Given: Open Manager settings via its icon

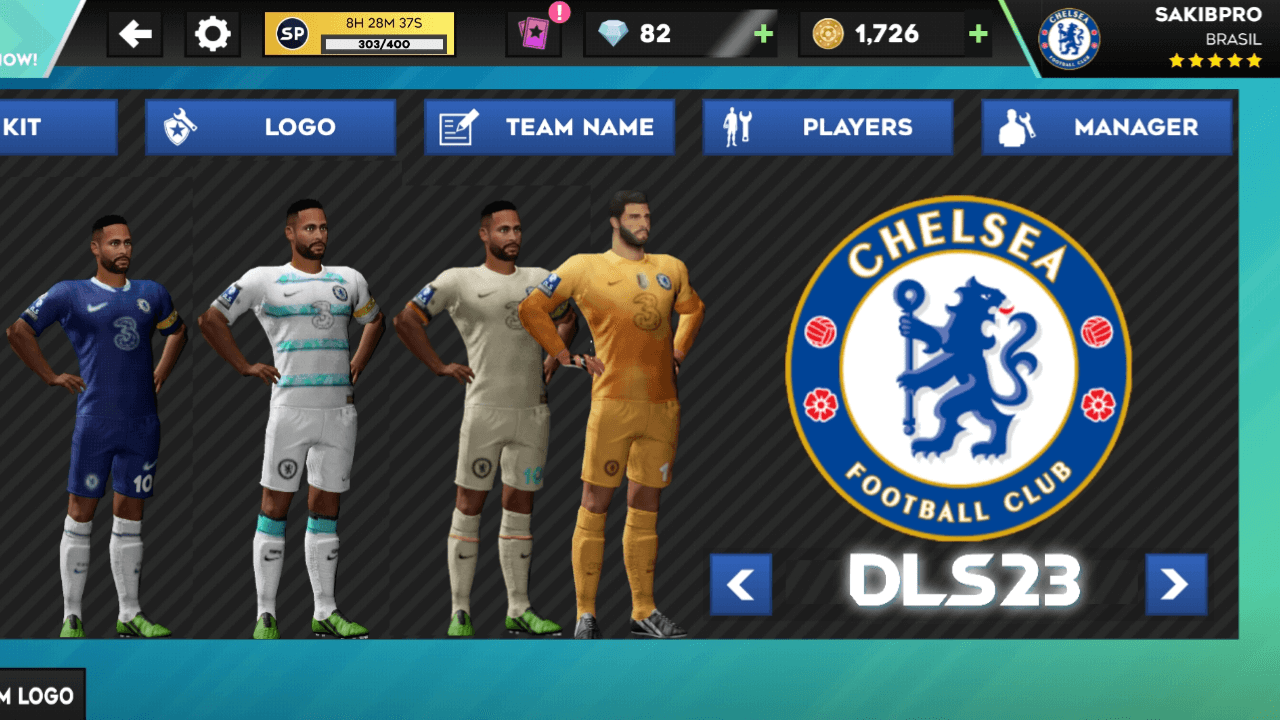Looking at the screenshot, I should (x=1016, y=127).
